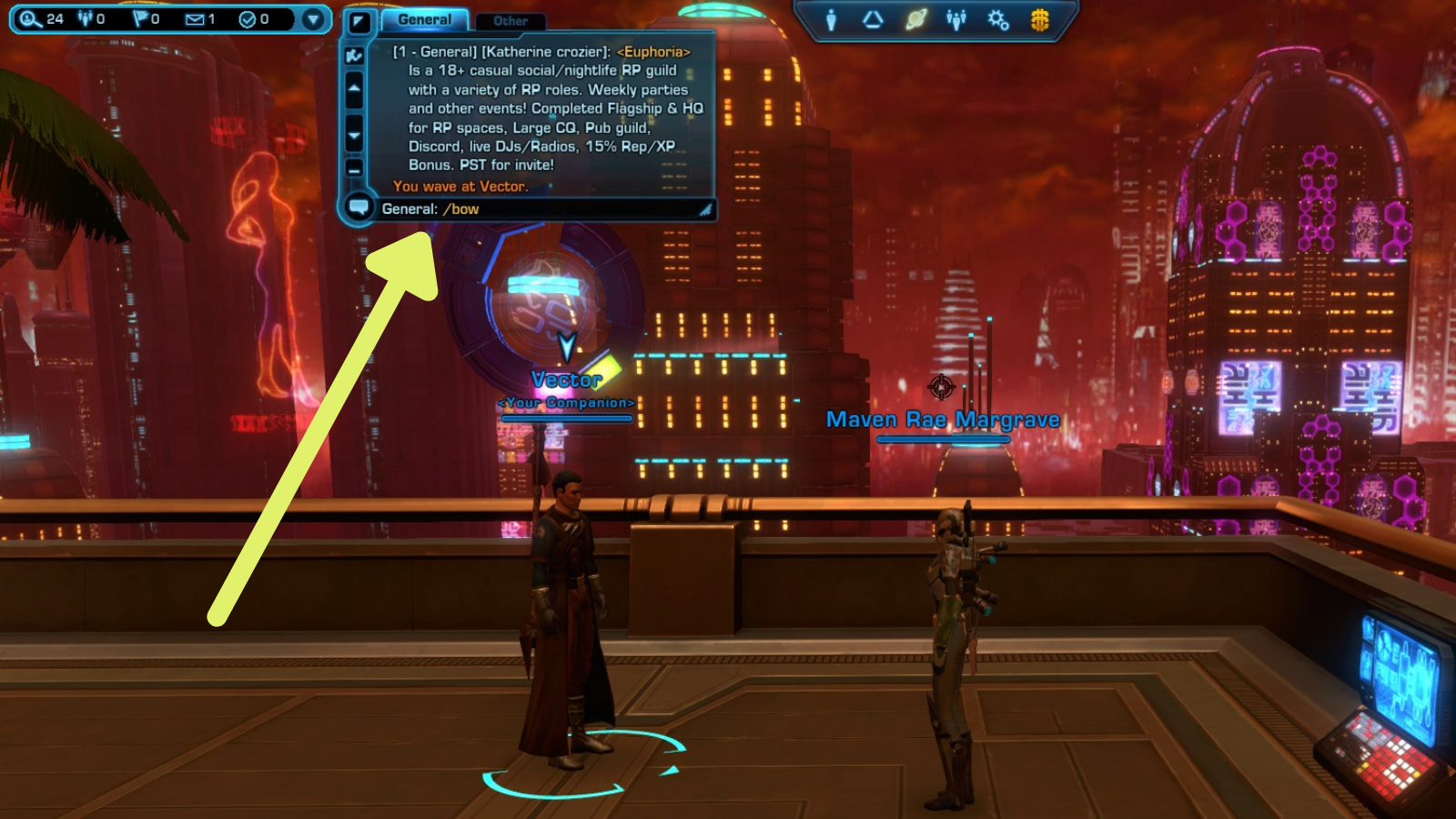Open the Cartel Market coin icon

point(1039,20)
